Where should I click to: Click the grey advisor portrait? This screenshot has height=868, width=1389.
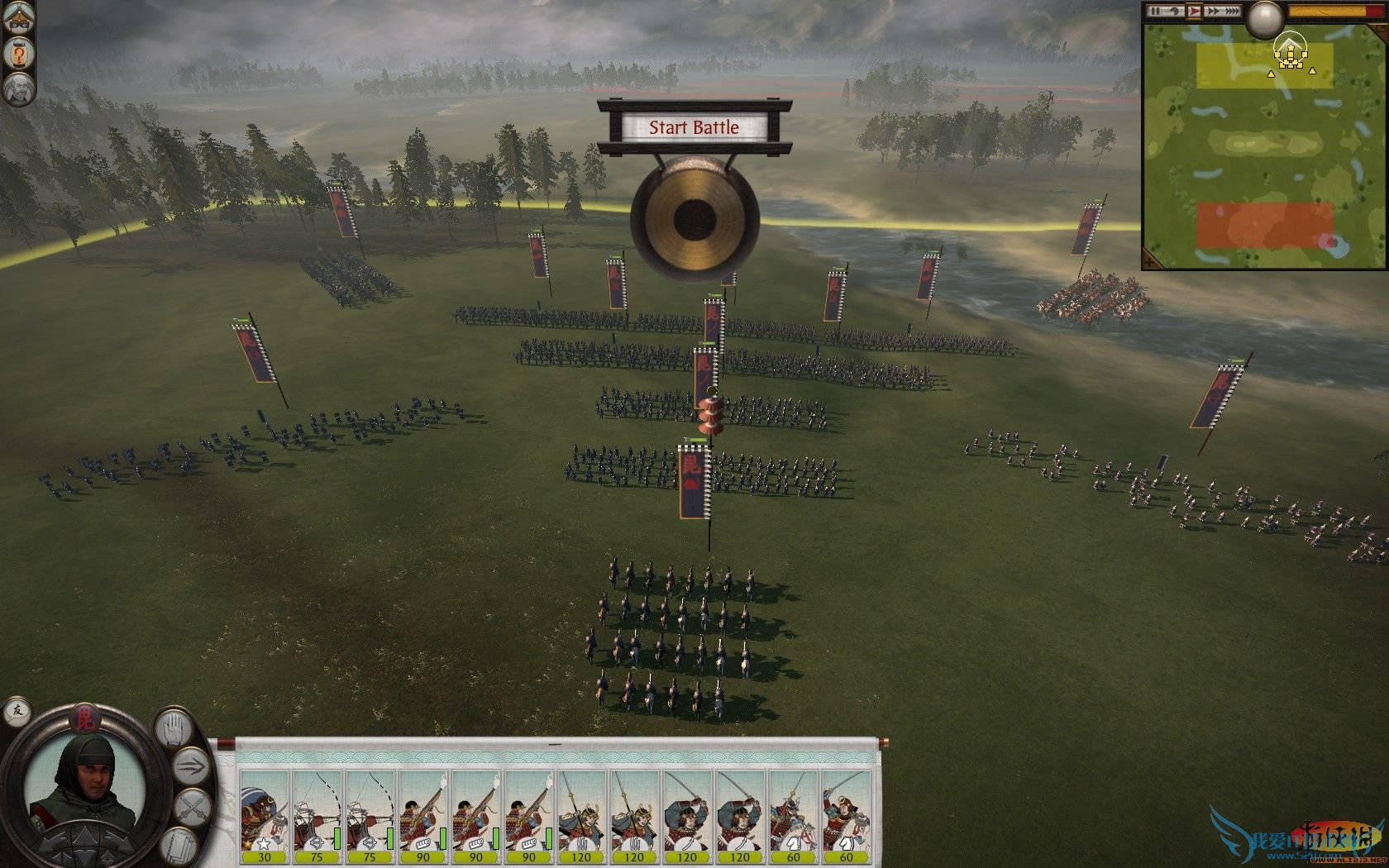(x=18, y=88)
